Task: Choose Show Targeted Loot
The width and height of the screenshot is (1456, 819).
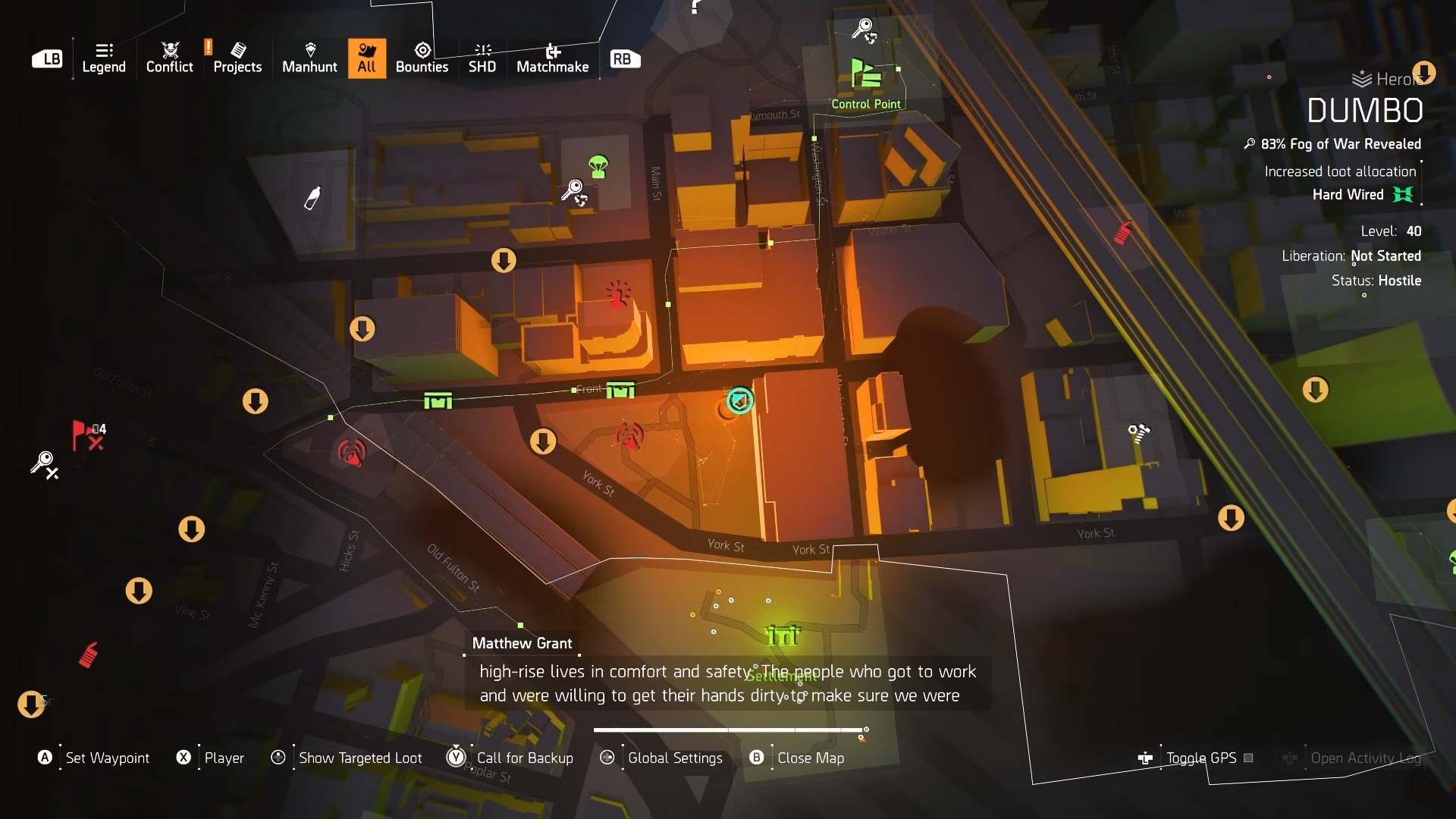Action: (359, 758)
